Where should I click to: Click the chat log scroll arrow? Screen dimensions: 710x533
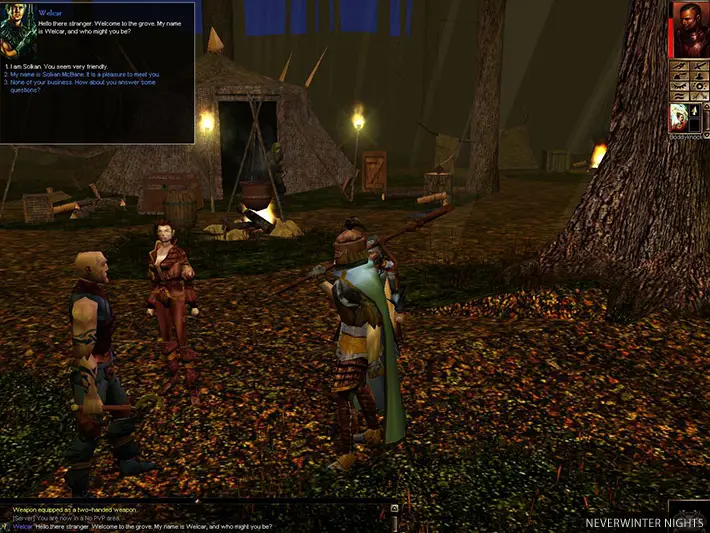click(394, 508)
